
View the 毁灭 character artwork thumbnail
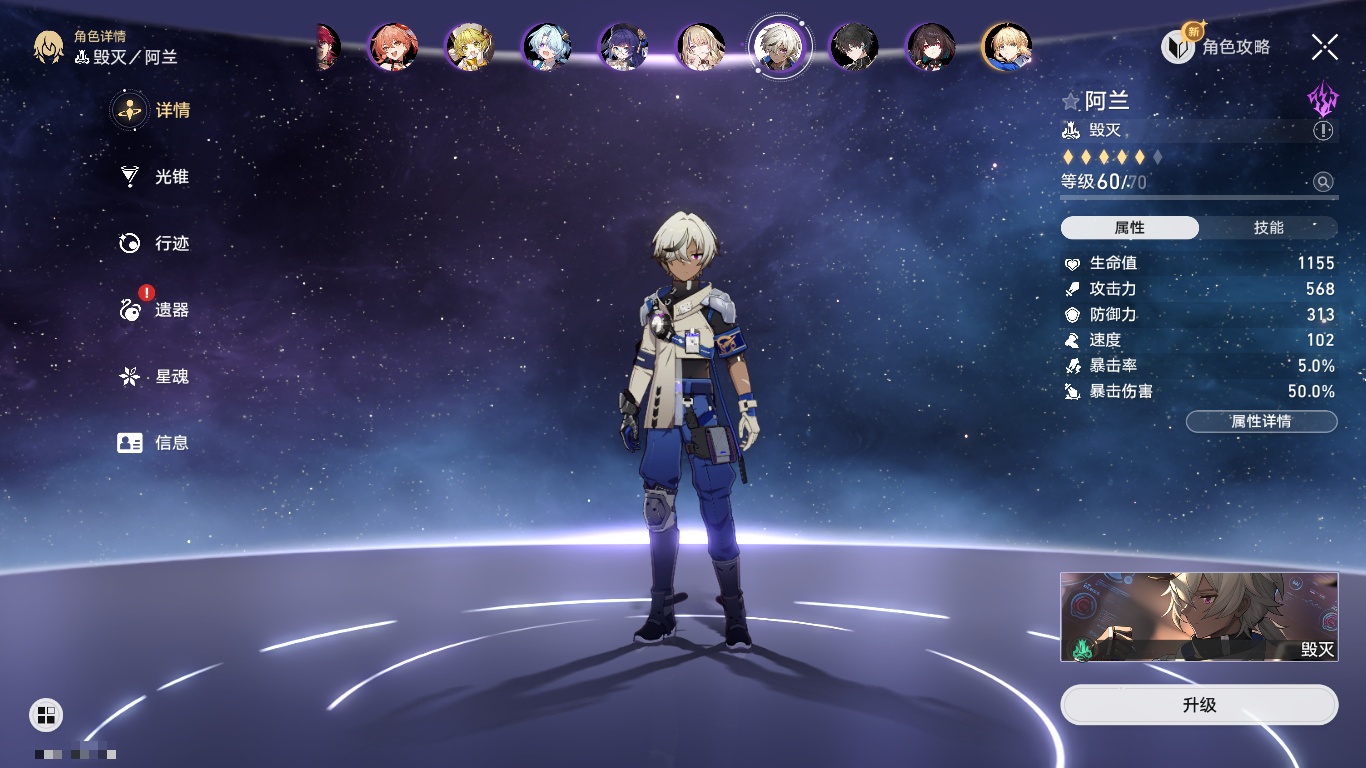(x=1199, y=617)
